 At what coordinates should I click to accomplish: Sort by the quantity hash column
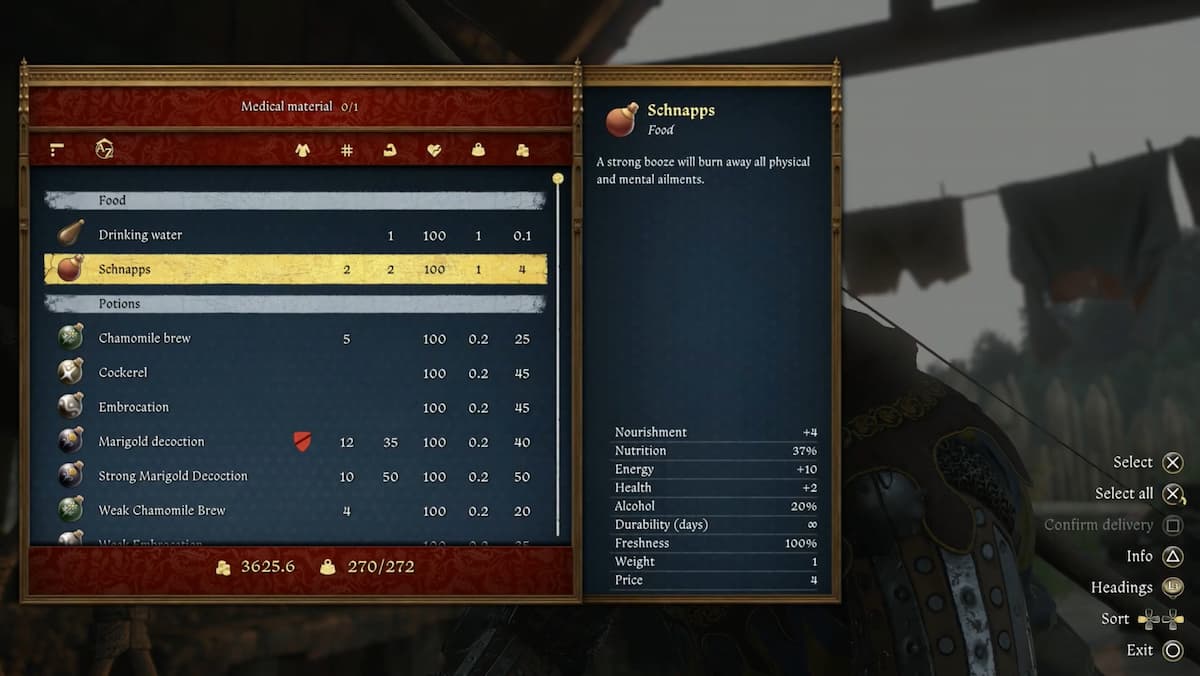point(346,150)
